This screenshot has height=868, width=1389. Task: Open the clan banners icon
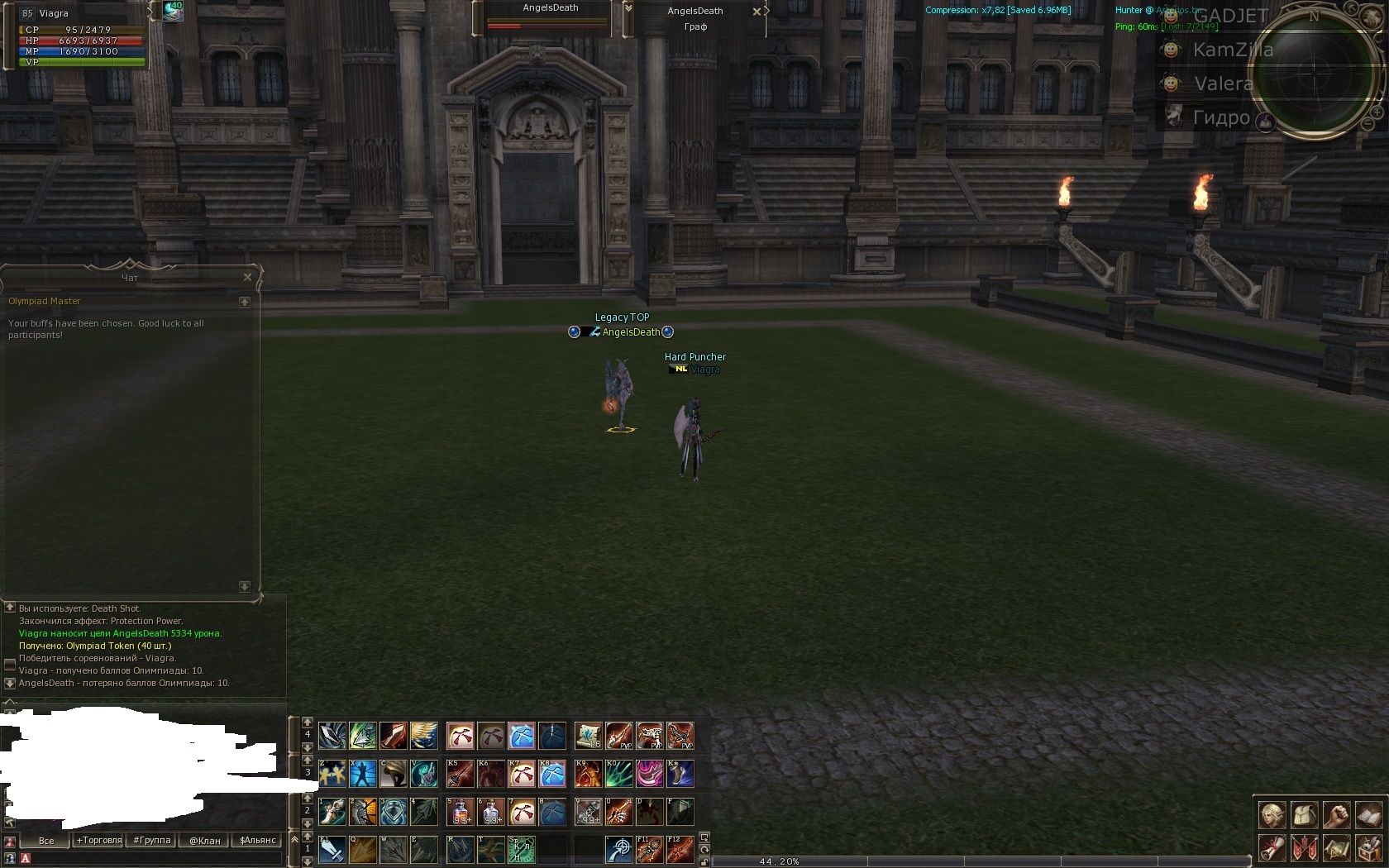point(1304,847)
